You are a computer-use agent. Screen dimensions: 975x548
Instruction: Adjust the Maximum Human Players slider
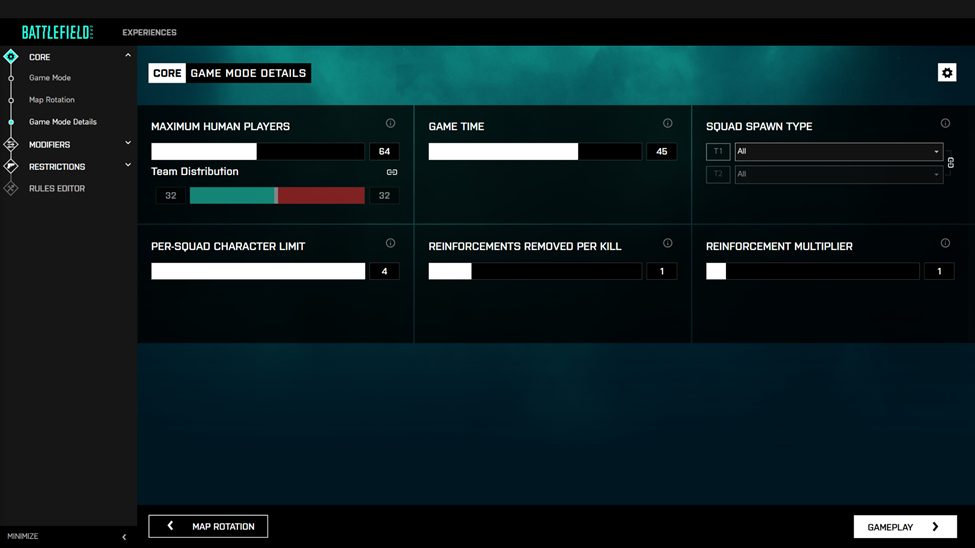[258, 152]
